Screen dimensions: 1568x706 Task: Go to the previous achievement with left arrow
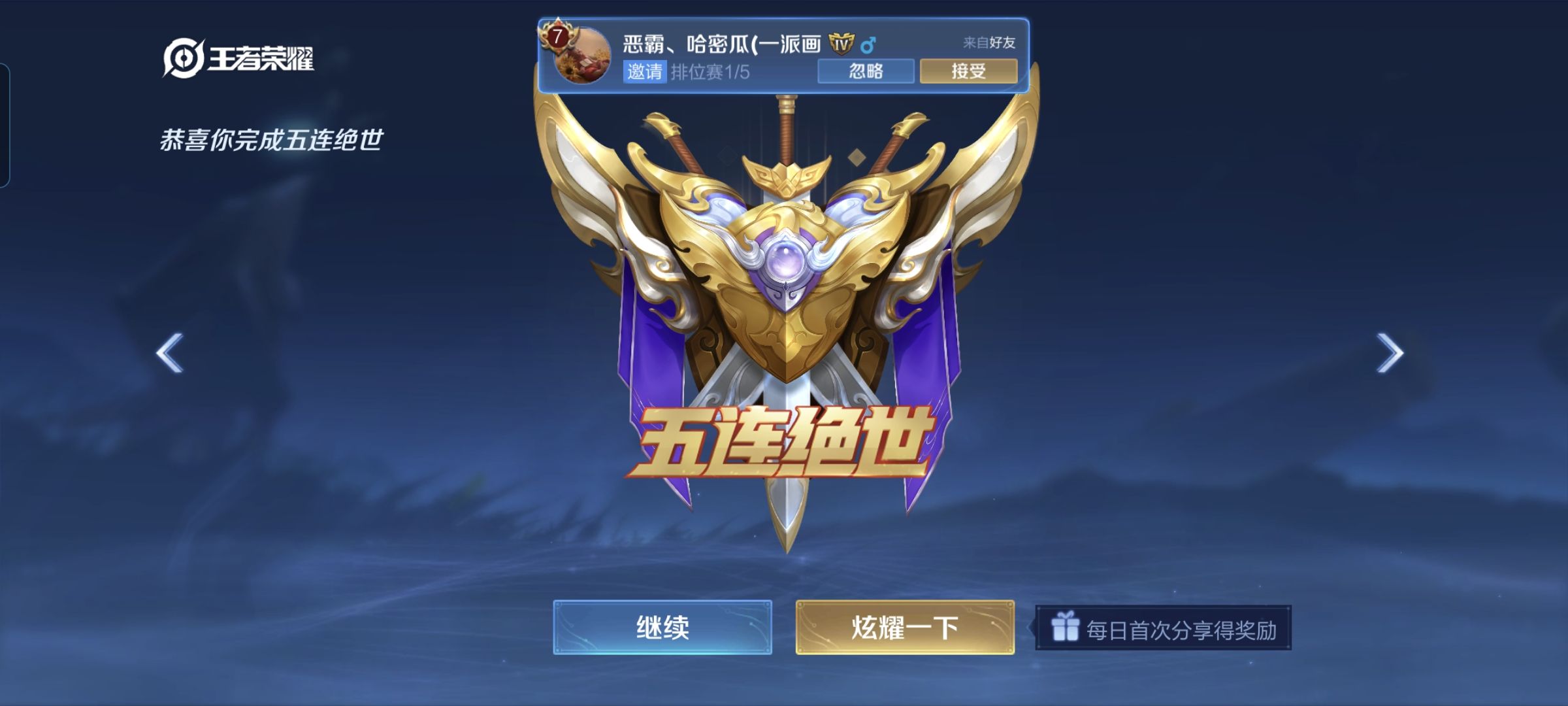click(x=170, y=353)
